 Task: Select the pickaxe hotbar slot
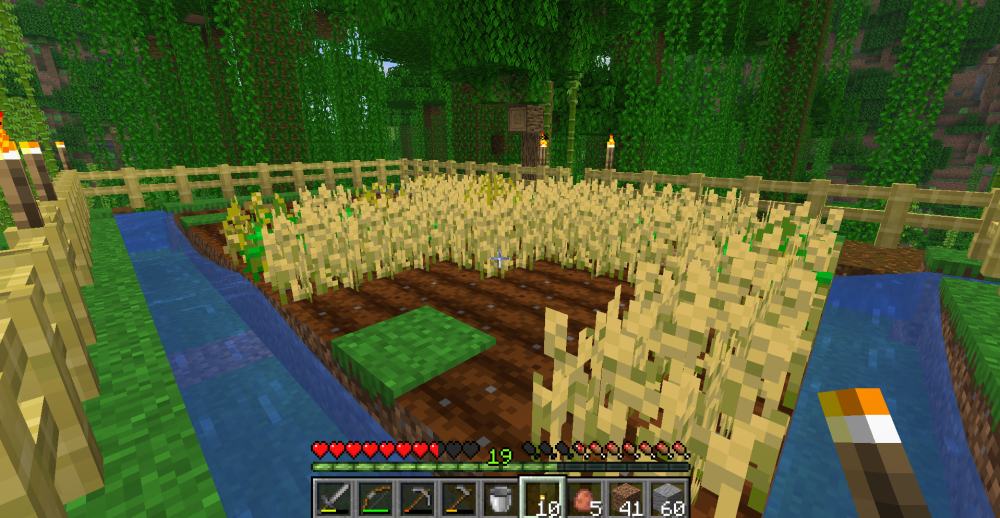[x=419, y=498]
